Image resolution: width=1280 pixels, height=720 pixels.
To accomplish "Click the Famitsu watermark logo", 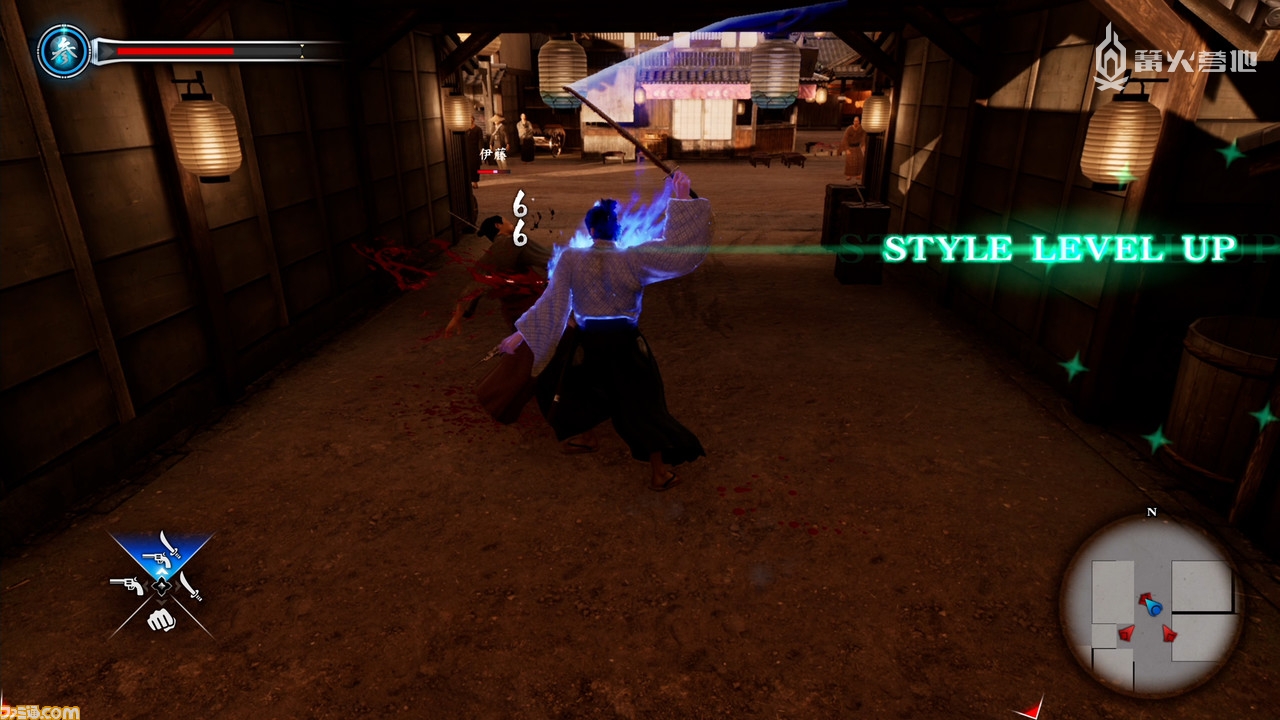I will [40, 711].
